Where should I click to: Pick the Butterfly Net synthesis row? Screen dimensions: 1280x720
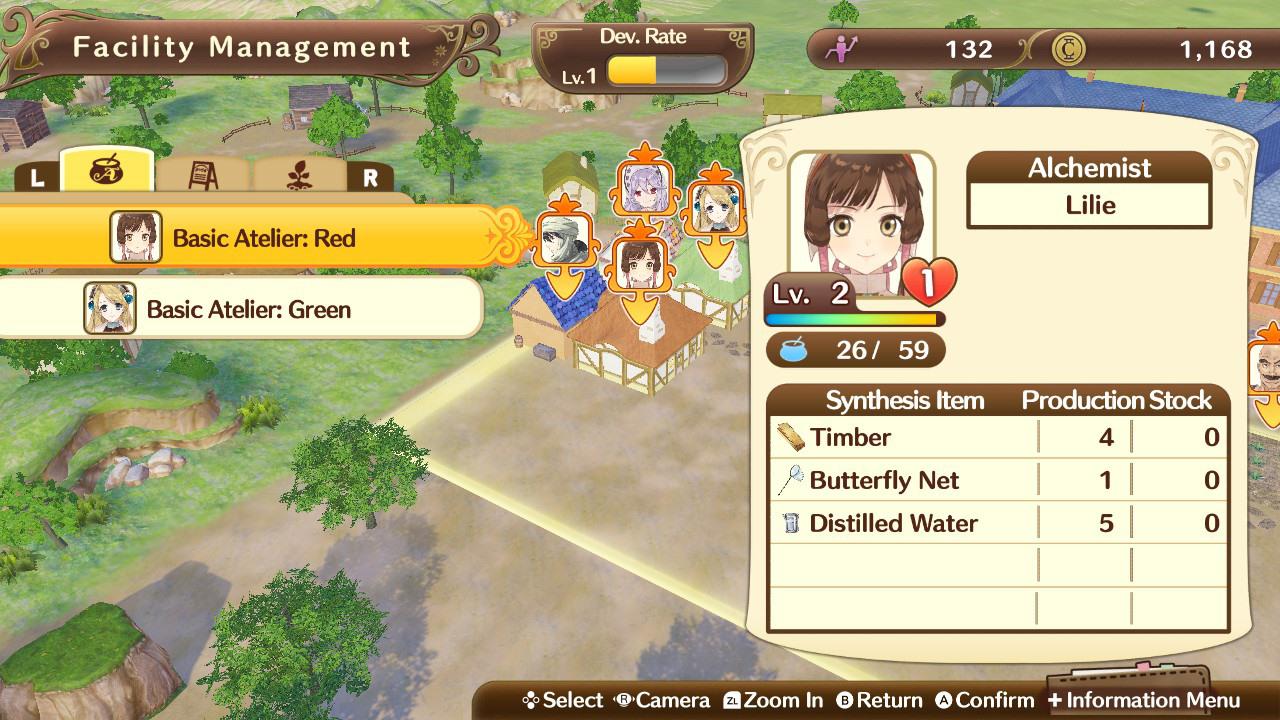pyautogui.click(x=998, y=480)
